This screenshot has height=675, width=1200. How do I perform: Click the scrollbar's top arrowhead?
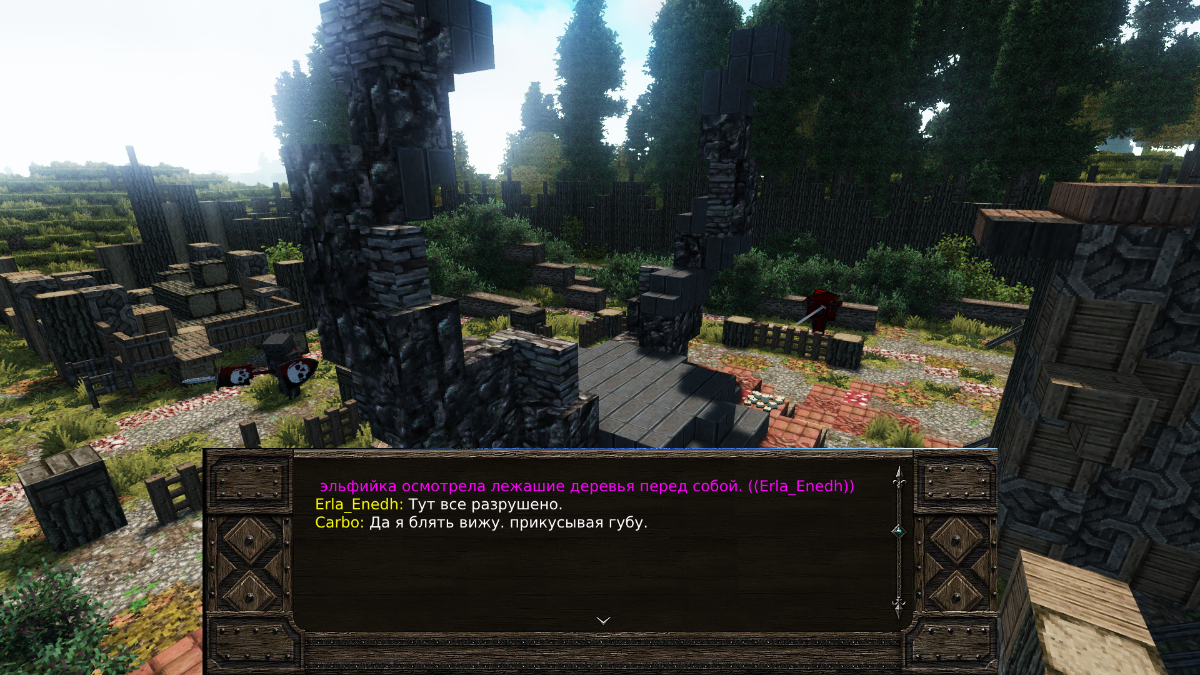[x=898, y=476]
